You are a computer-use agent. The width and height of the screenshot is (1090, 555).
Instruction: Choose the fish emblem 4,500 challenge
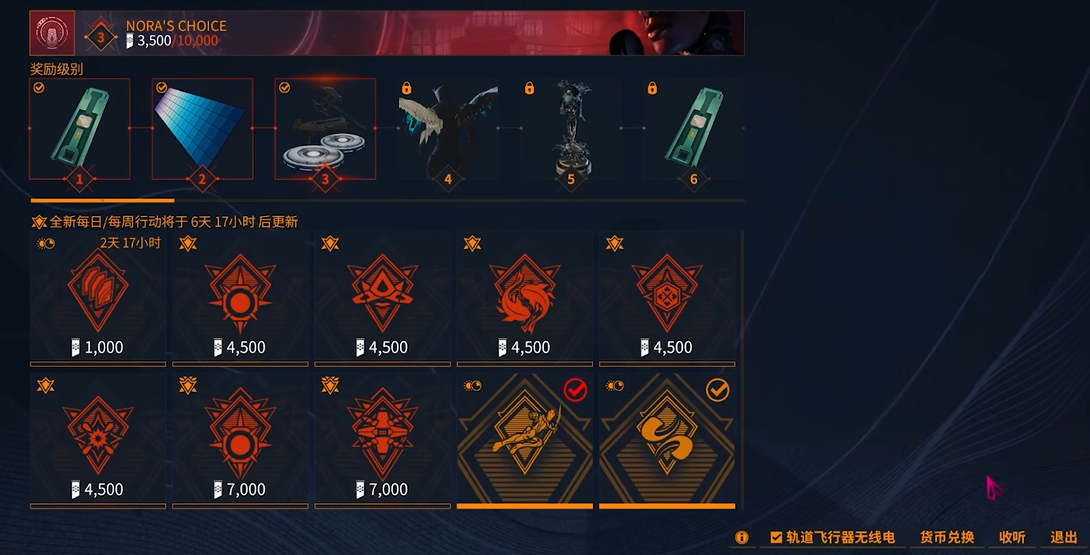tap(524, 298)
